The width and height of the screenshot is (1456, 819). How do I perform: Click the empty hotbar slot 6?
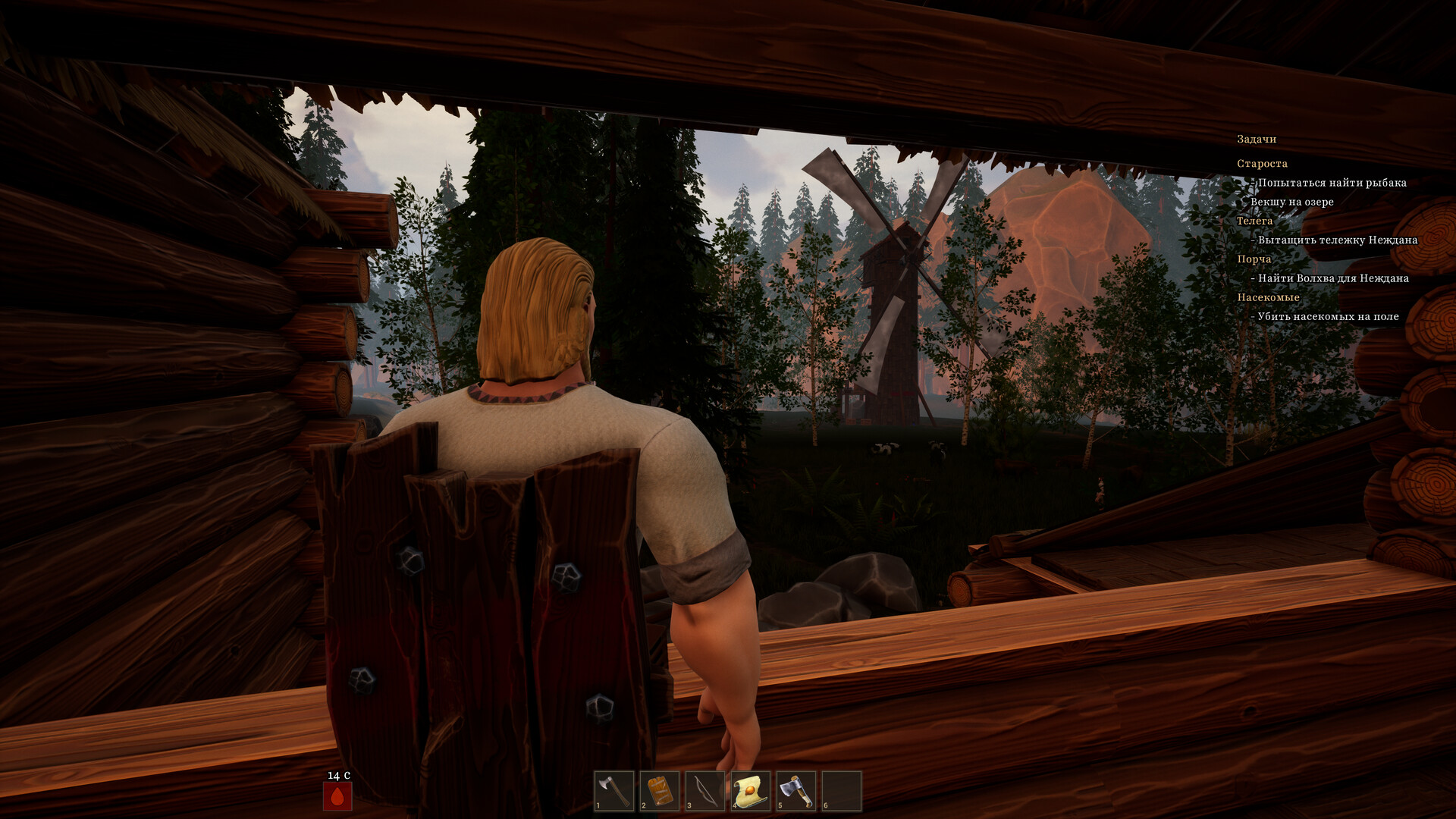(x=840, y=789)
